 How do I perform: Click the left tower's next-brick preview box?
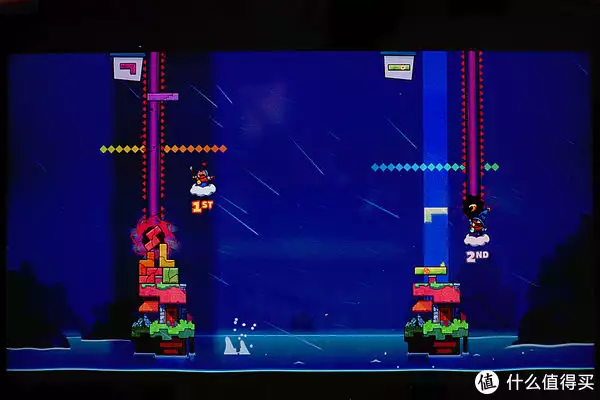127,68
